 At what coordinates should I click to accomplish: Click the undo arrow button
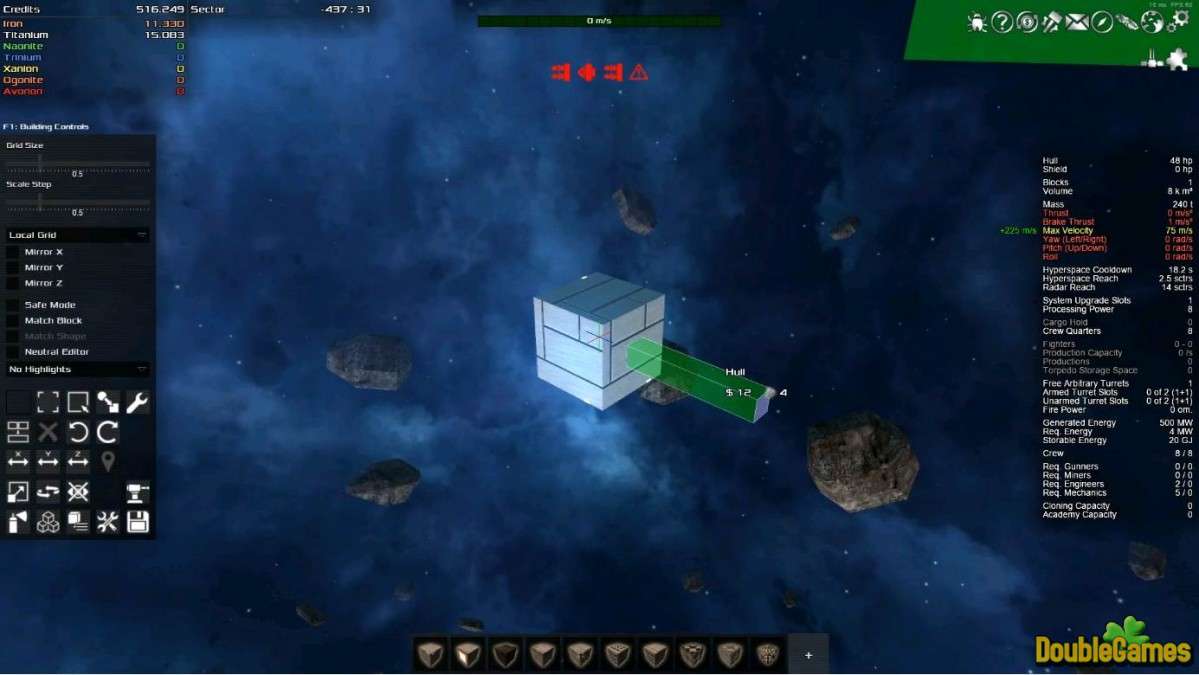coord(78,432)
